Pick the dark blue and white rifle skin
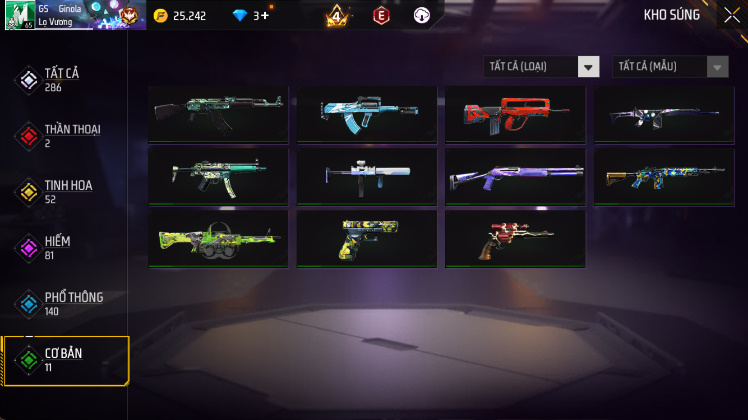 pyautogui.click(x=664, y=113)
